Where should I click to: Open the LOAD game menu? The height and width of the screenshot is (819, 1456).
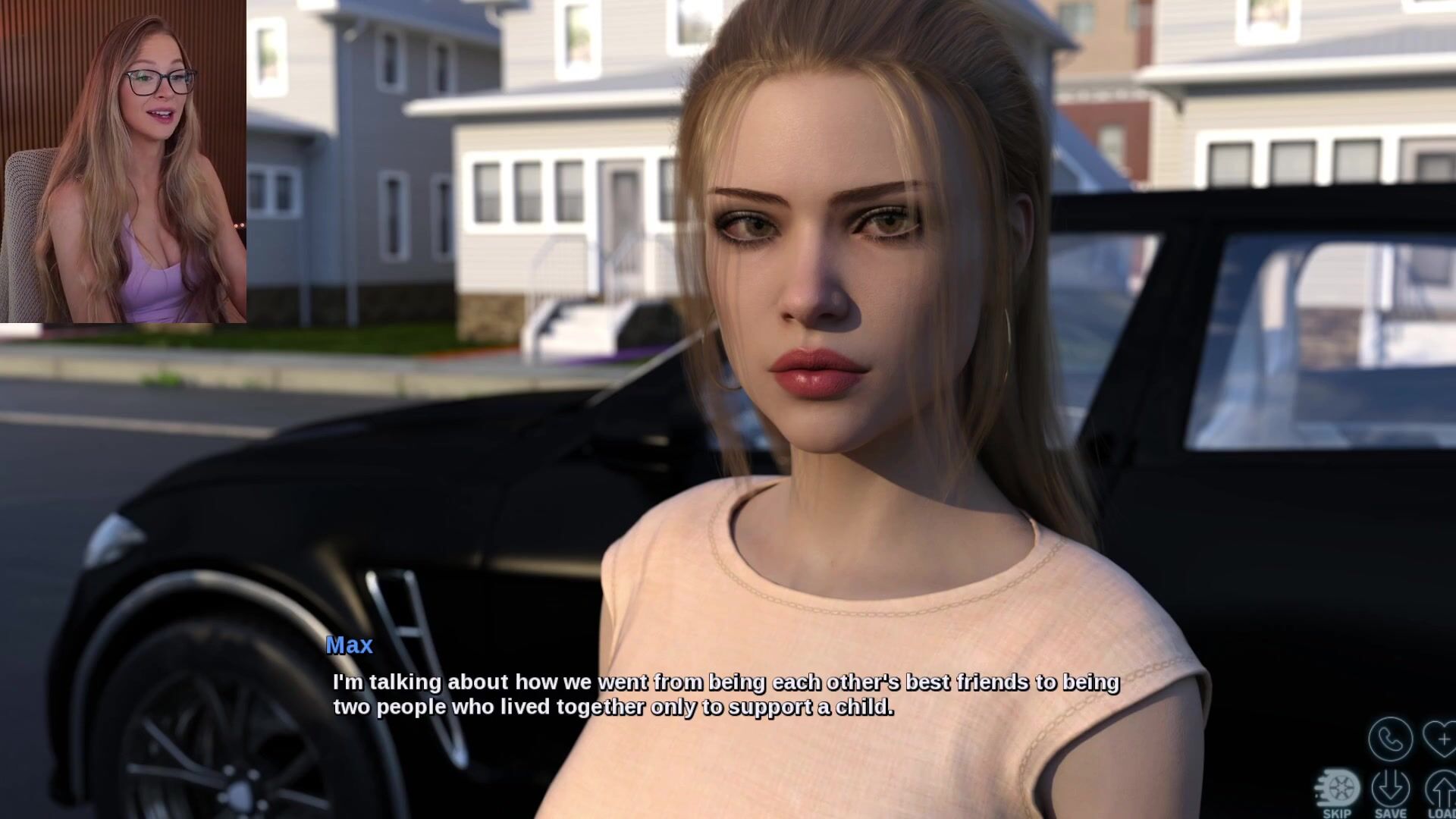1441,792
